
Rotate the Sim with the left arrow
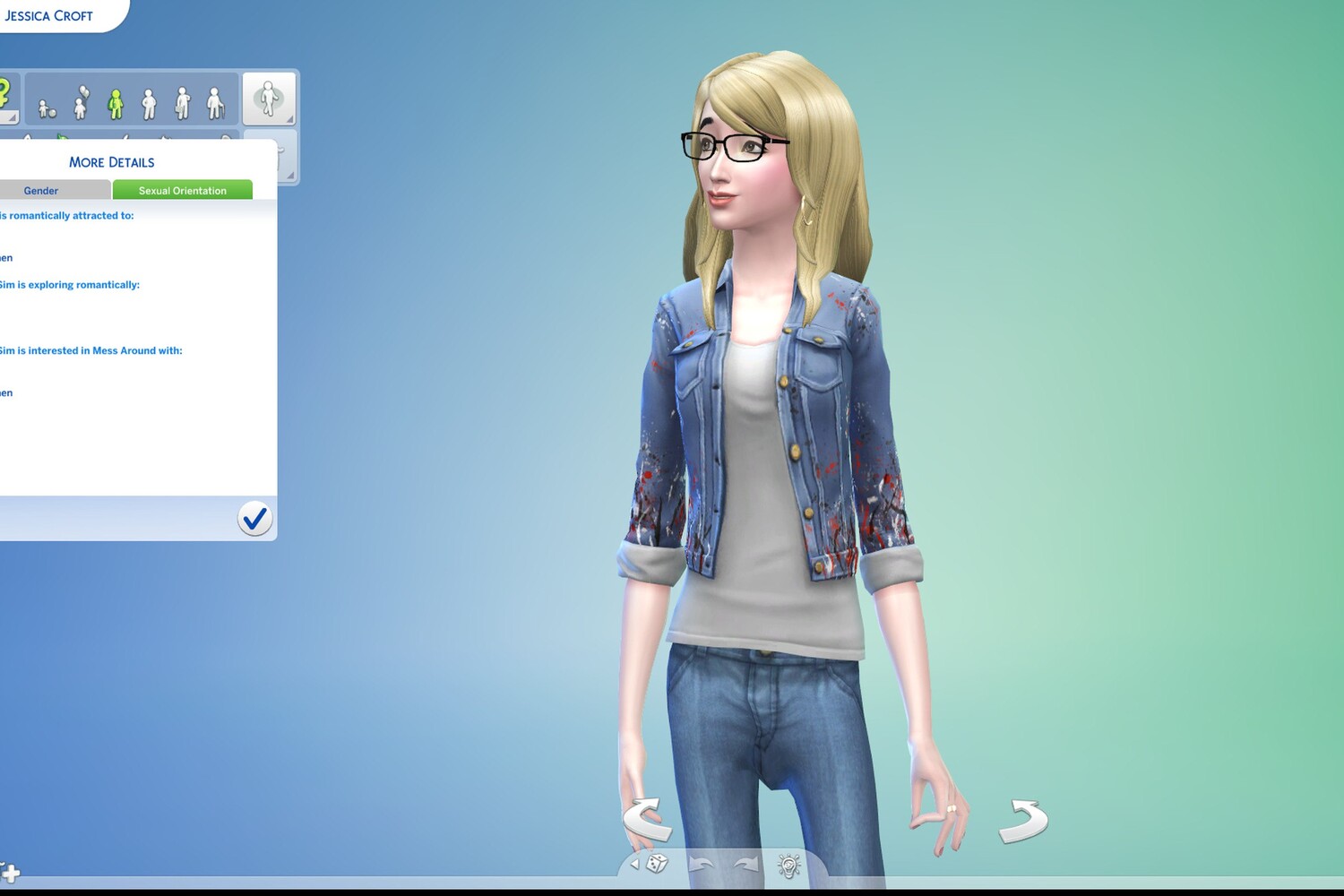pos(647,820)
